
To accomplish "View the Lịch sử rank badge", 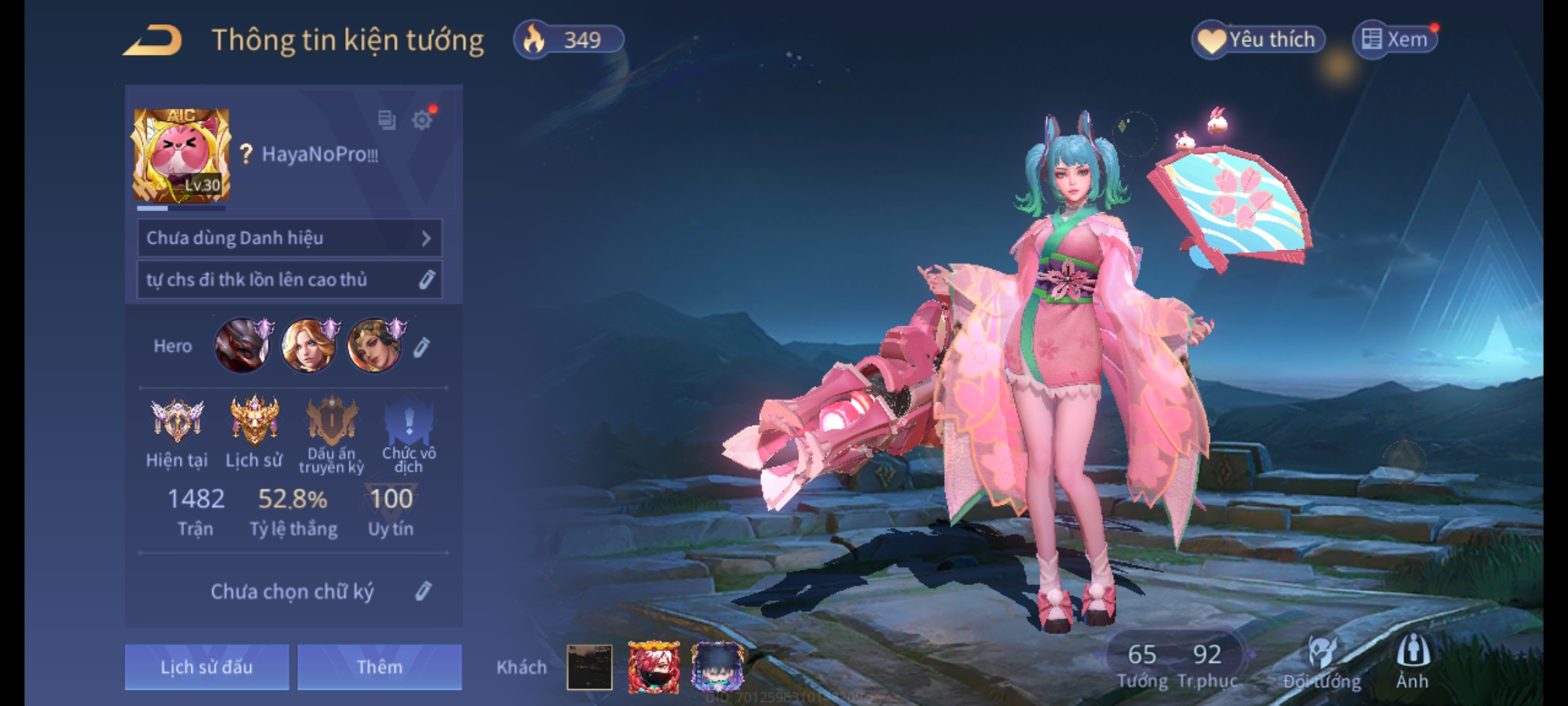I will (254, 422).
